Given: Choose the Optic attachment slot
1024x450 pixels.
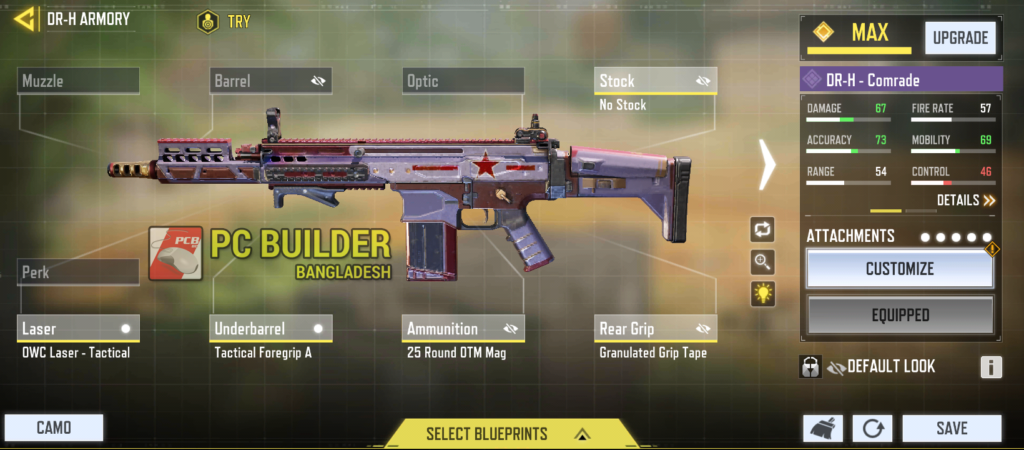Looking at the screenshot, I should pyautogui.click(x=463, y=81).
